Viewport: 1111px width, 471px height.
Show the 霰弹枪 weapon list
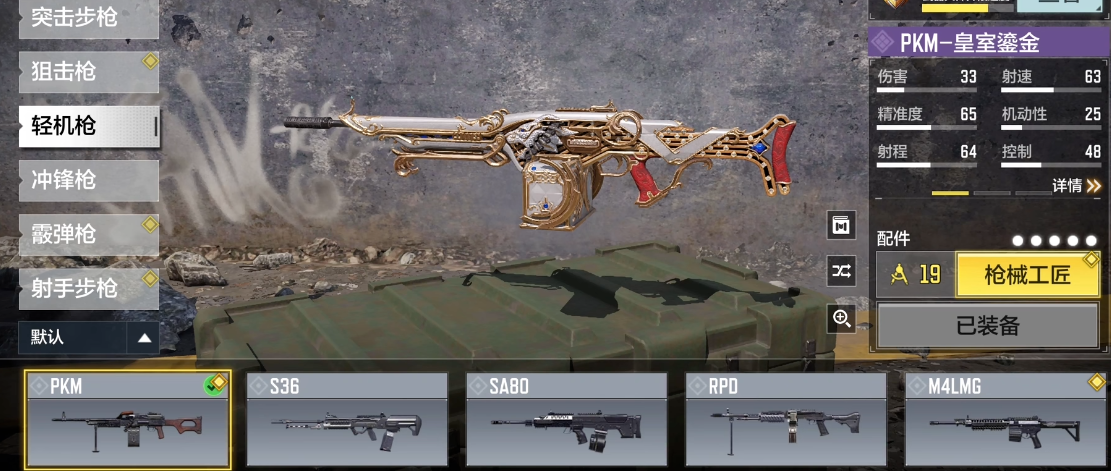pos(88,234)
